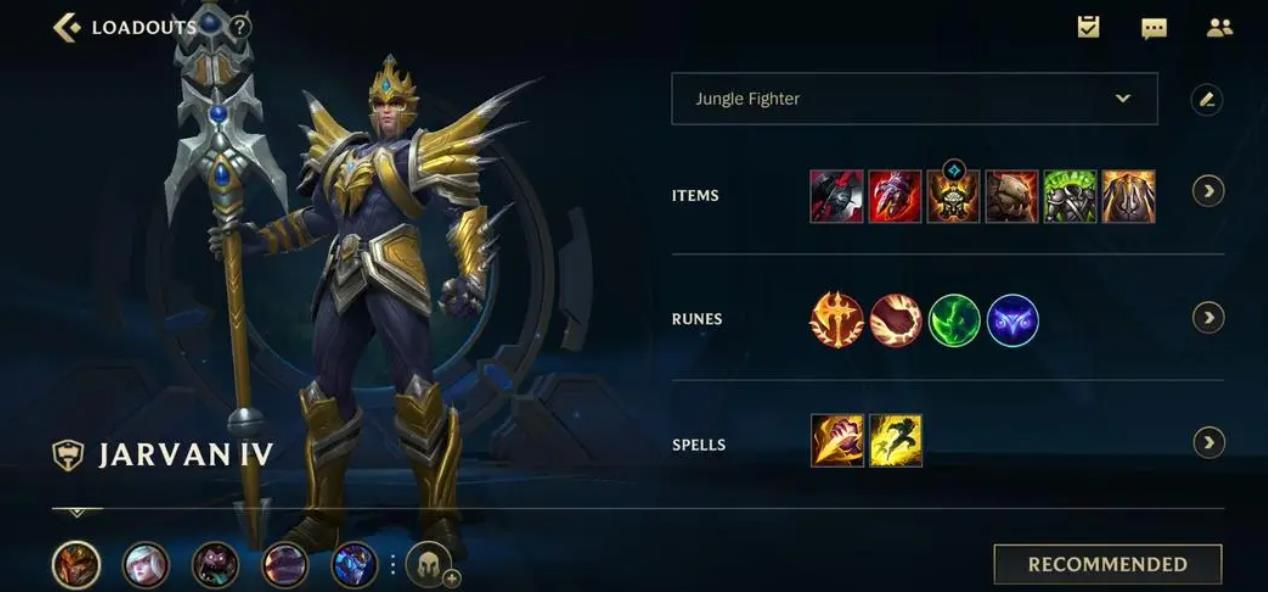Choose the green armored knight item
The height and width of the screenshot is (592, 1268).
(1070, 196)
